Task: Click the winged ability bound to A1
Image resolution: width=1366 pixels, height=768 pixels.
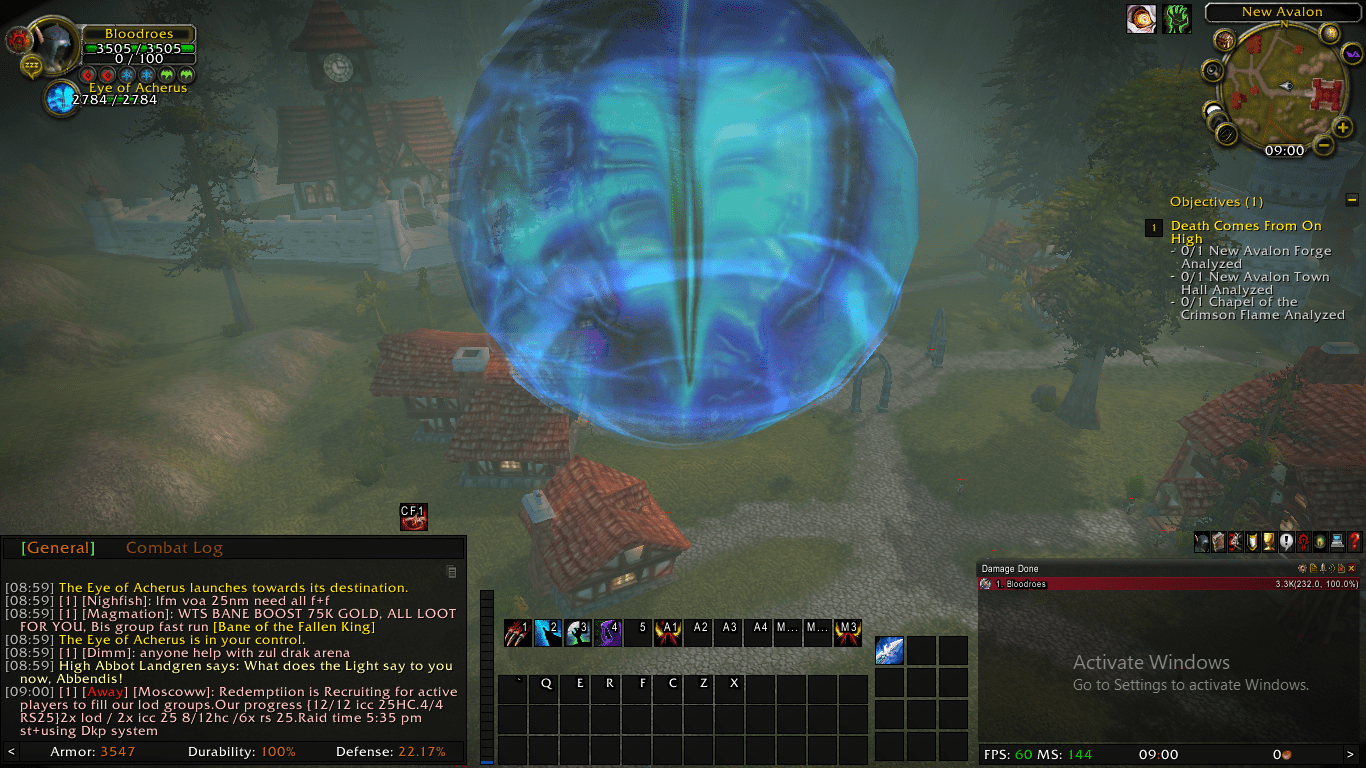Action: click(x=668, y=633)
